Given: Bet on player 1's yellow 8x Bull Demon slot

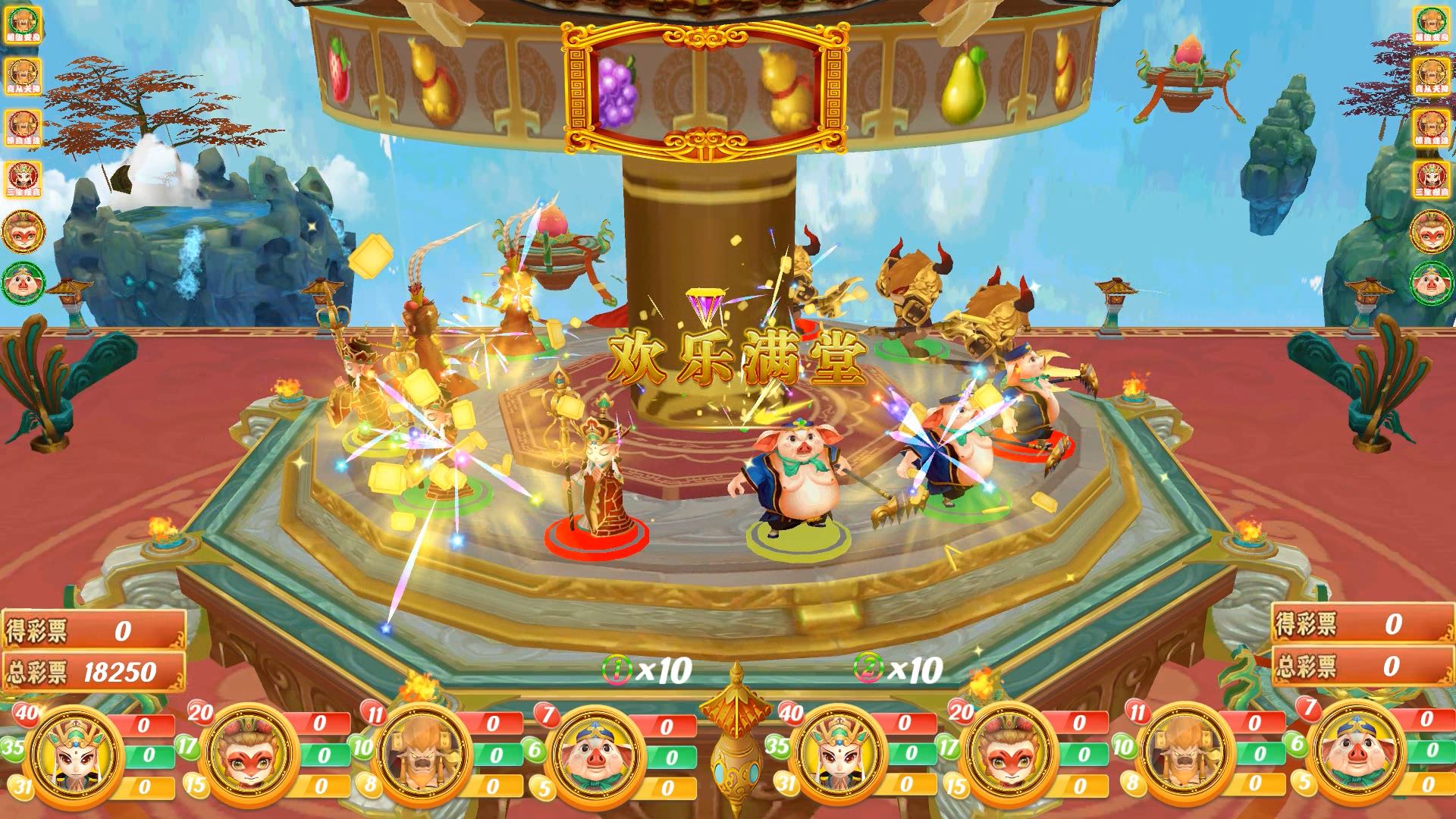Looking at the screenshot, I should (493, 787).
